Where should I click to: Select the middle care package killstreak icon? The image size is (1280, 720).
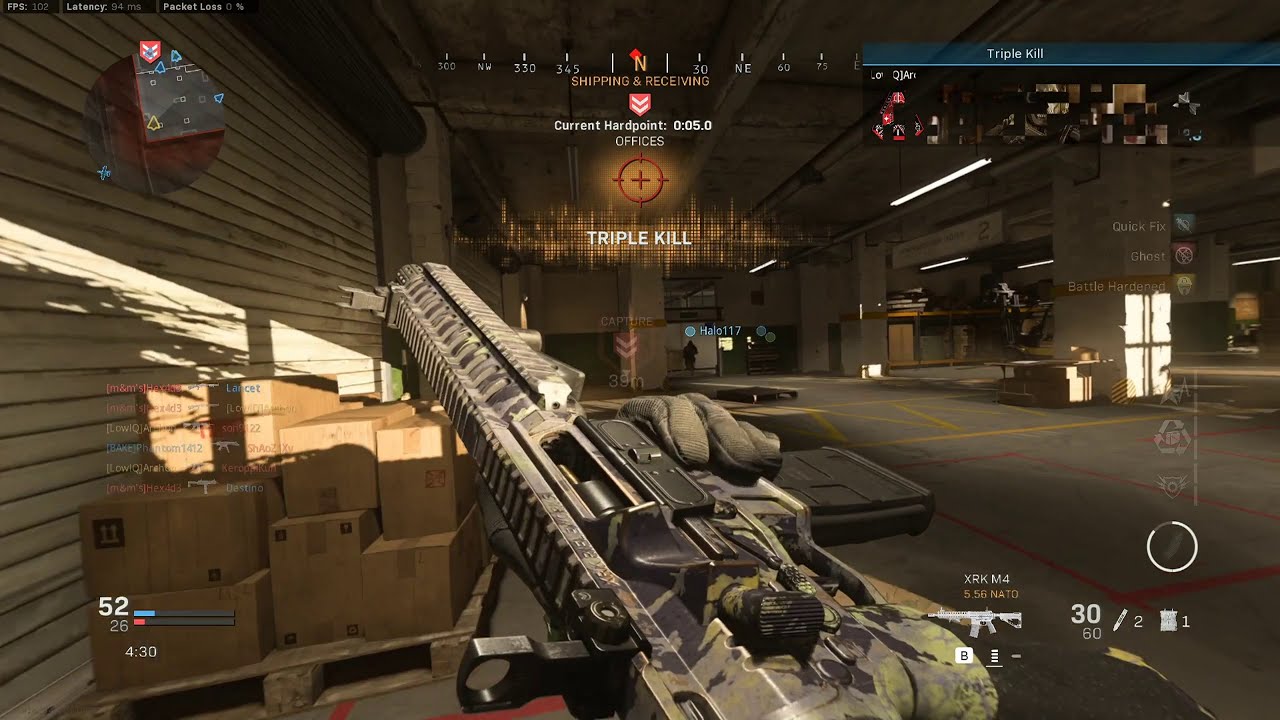click(1172, 439)
